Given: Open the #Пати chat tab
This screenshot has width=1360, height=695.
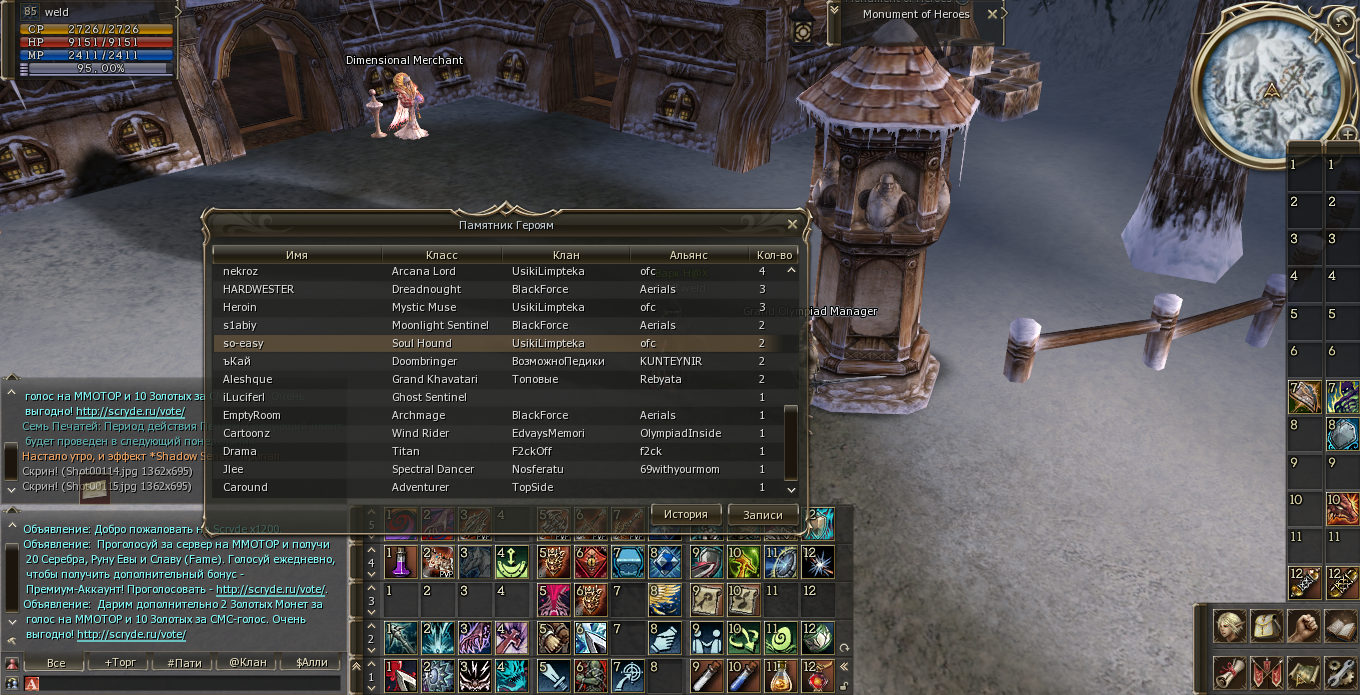Looking at the screenshot, I should pos(184,662).
